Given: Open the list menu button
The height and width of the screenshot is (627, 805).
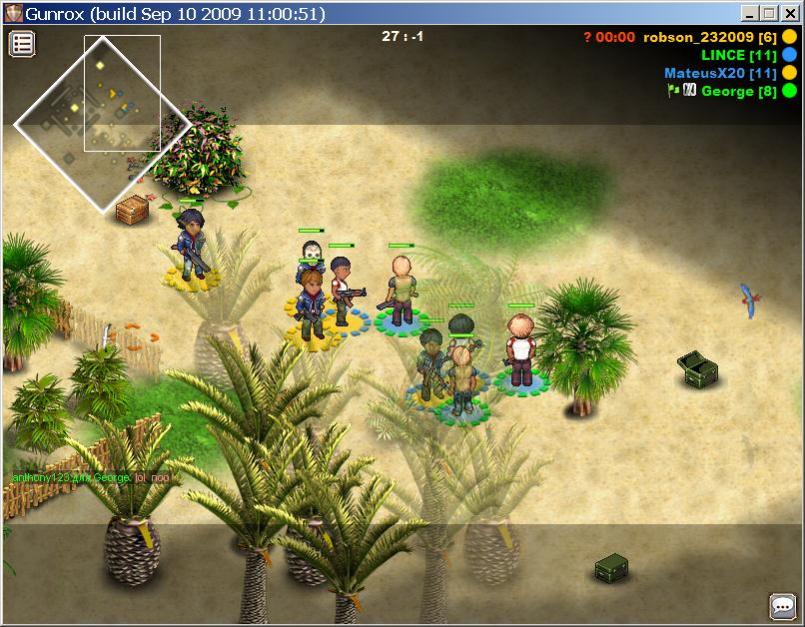Looking at the screenshot, I should click(22, 43).
